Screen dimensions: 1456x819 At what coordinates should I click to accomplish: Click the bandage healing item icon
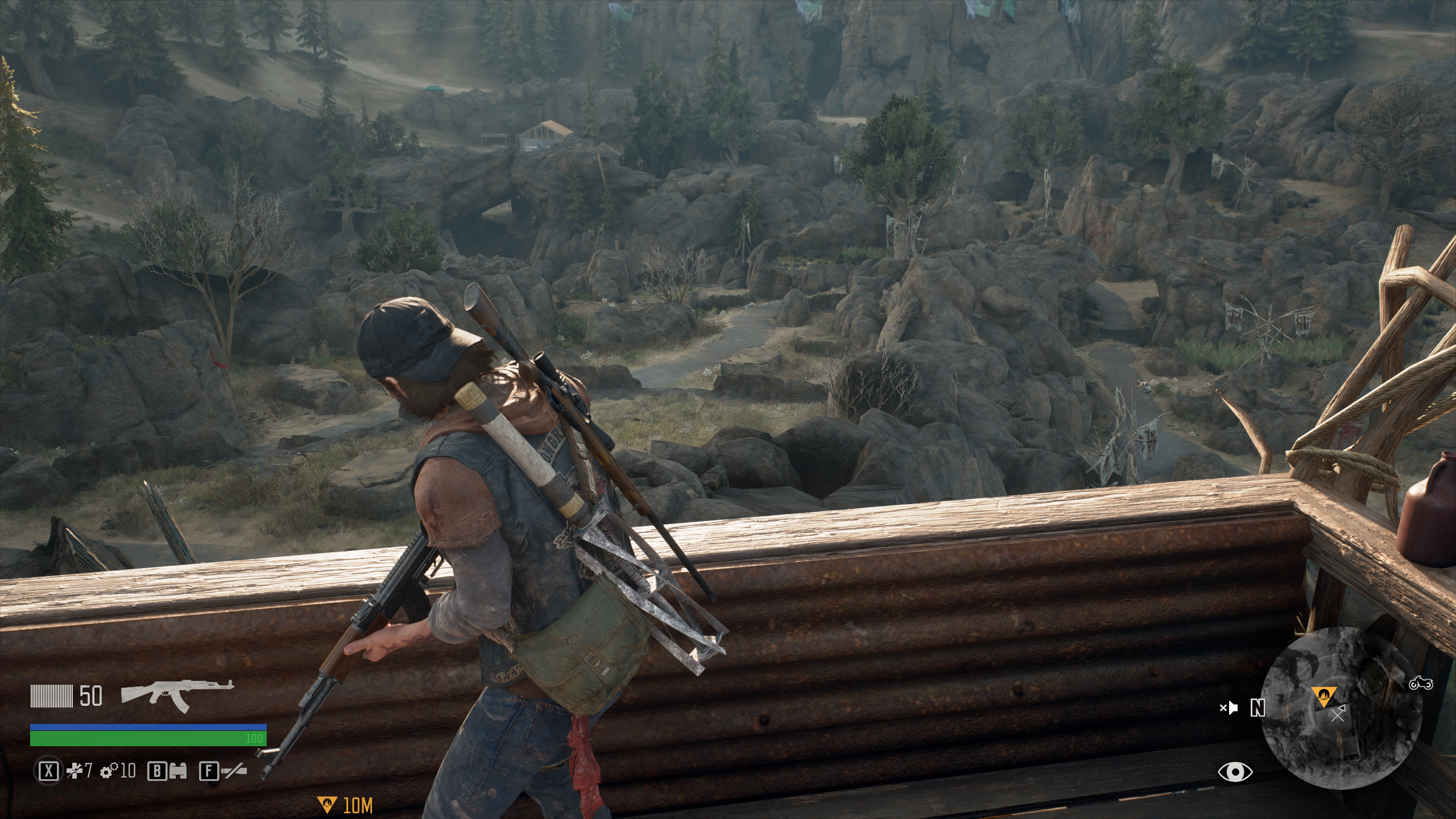[x=75, y=771]
